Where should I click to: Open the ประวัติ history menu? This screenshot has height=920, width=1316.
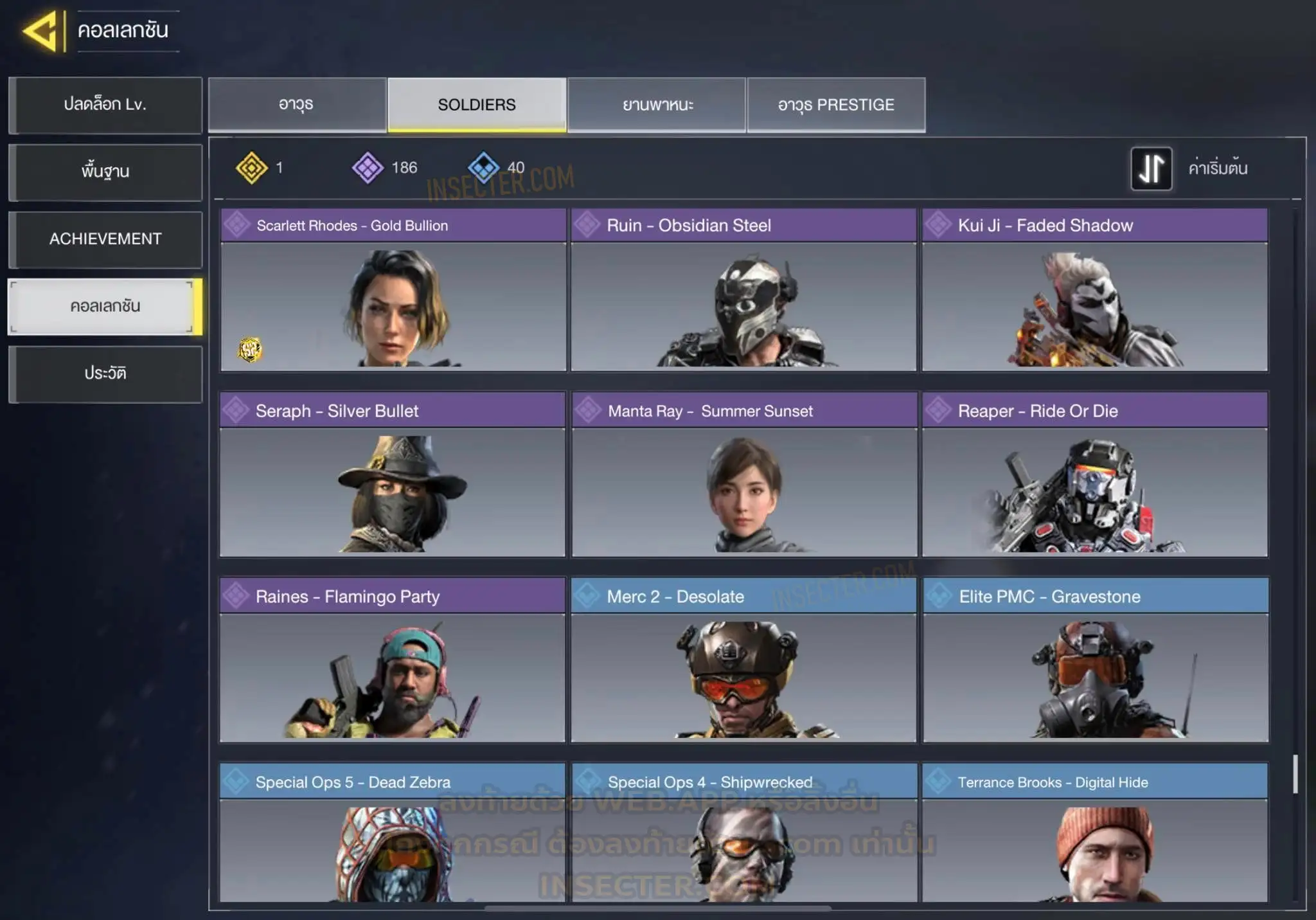(105, 374)
